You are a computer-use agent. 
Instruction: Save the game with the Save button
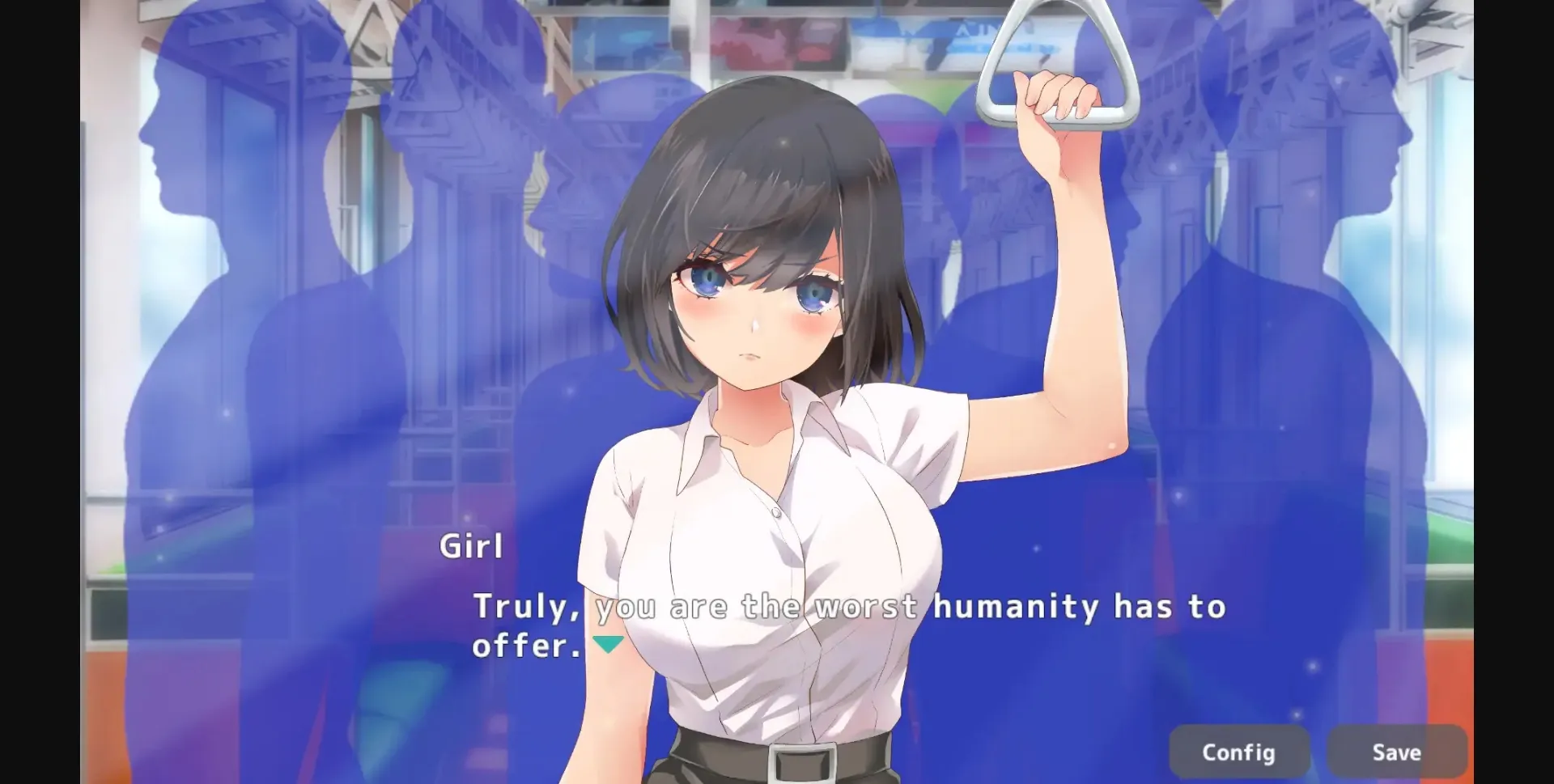pos(1395,751)
